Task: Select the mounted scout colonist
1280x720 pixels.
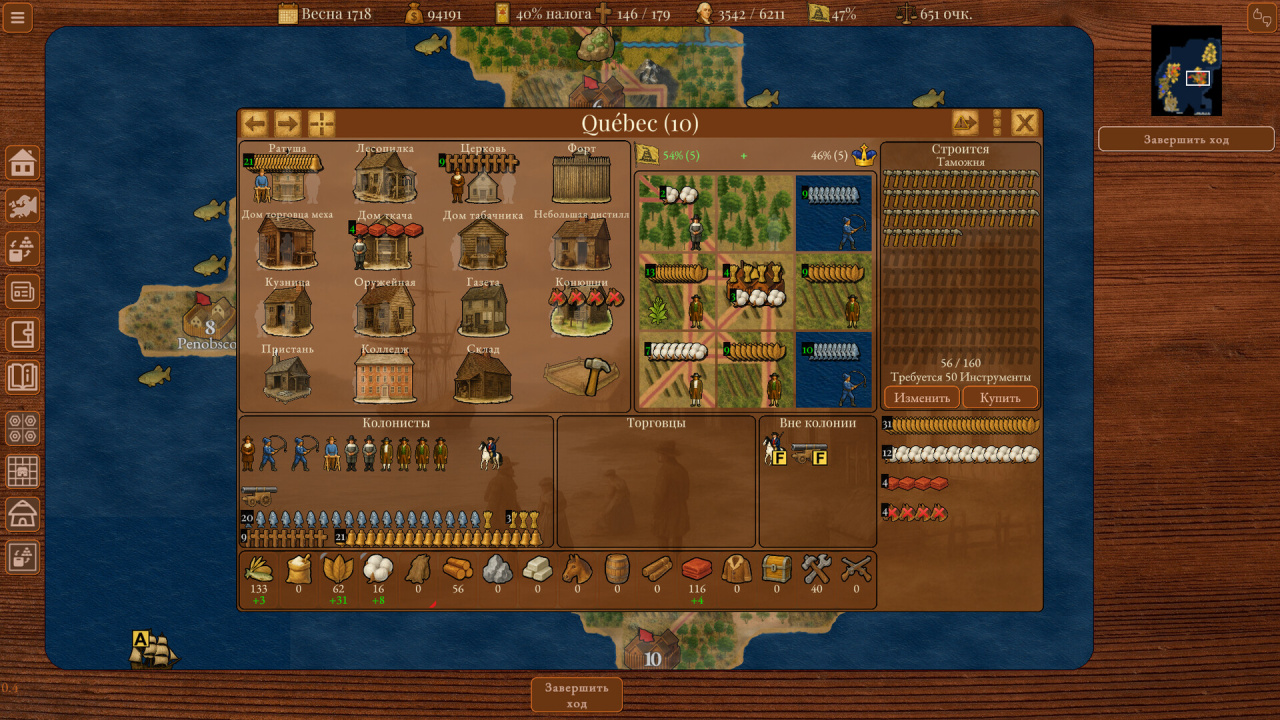Action: [x=489, y=453]
